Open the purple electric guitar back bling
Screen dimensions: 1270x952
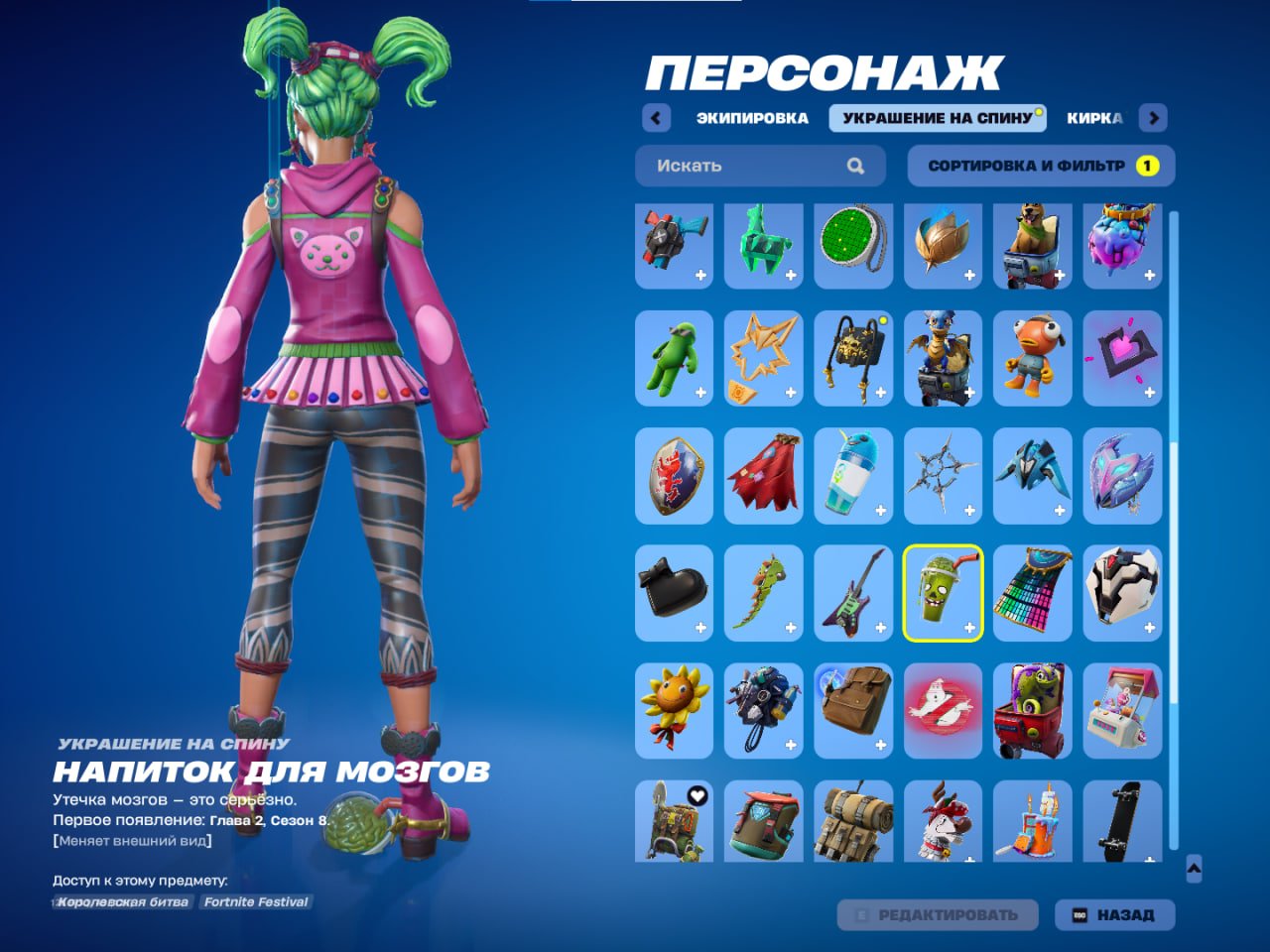852,594
